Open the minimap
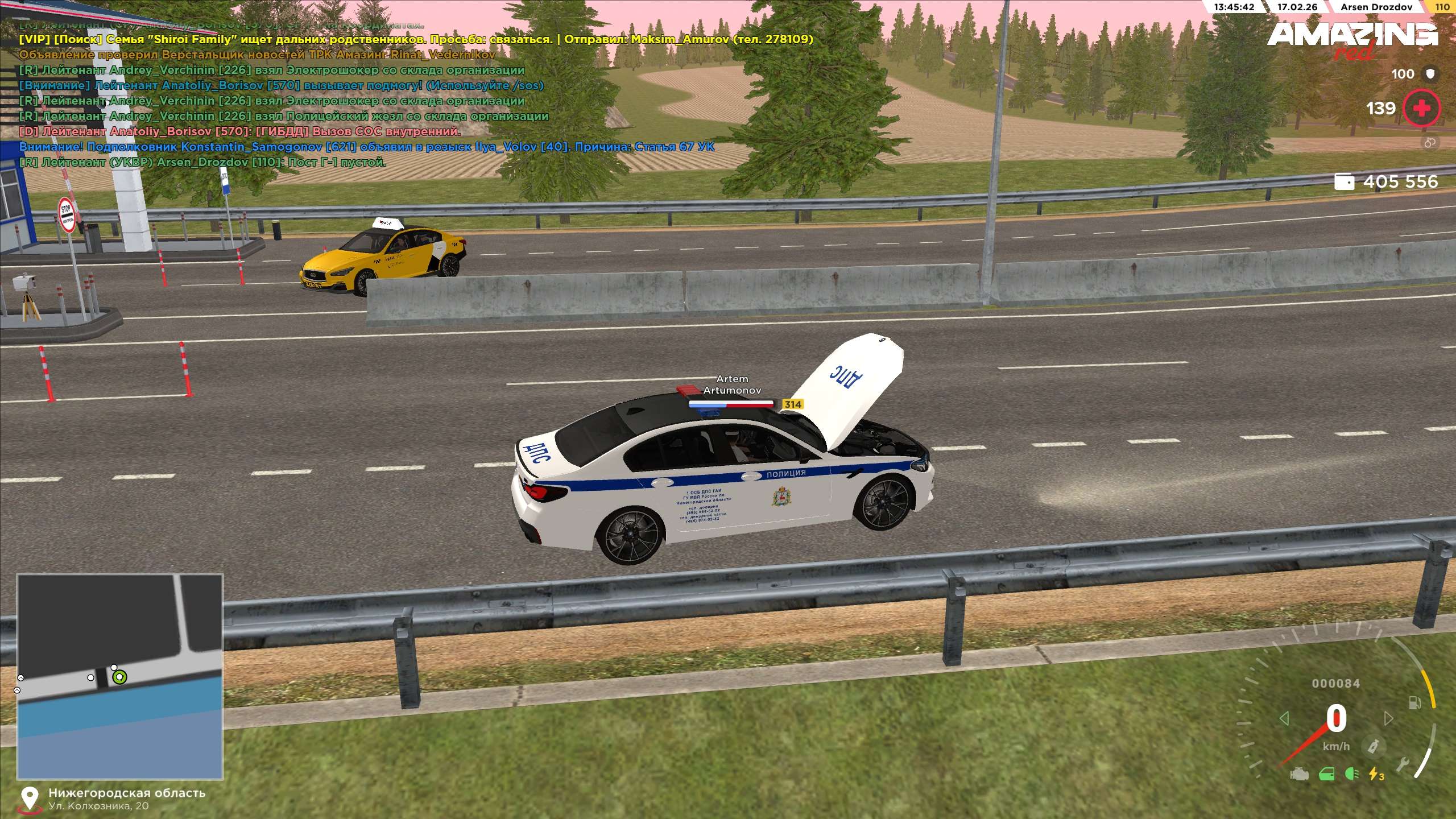This screenshot has height=819, width=1456. (119, 676)
